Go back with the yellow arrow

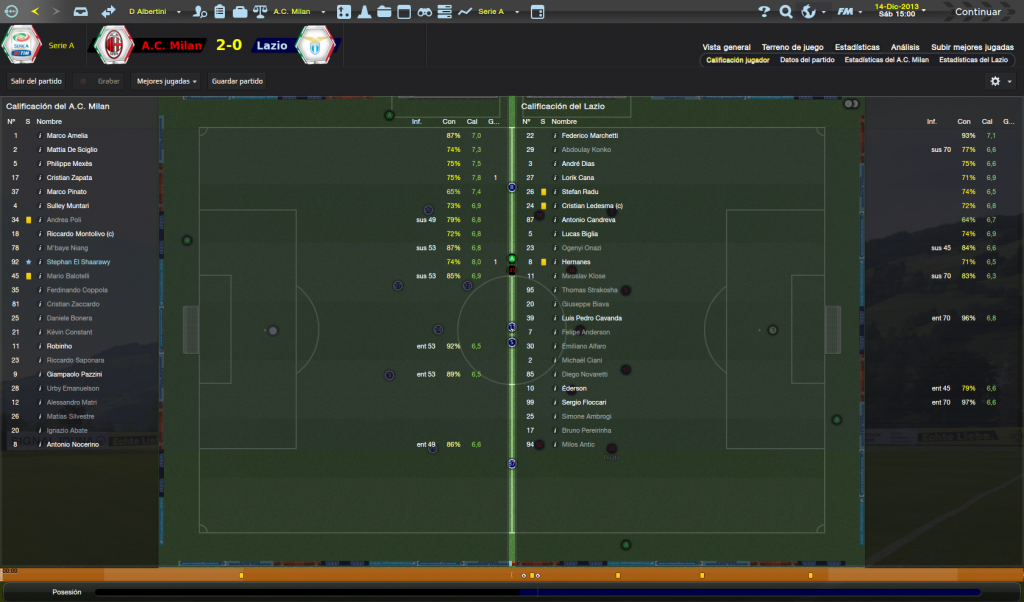36,12
